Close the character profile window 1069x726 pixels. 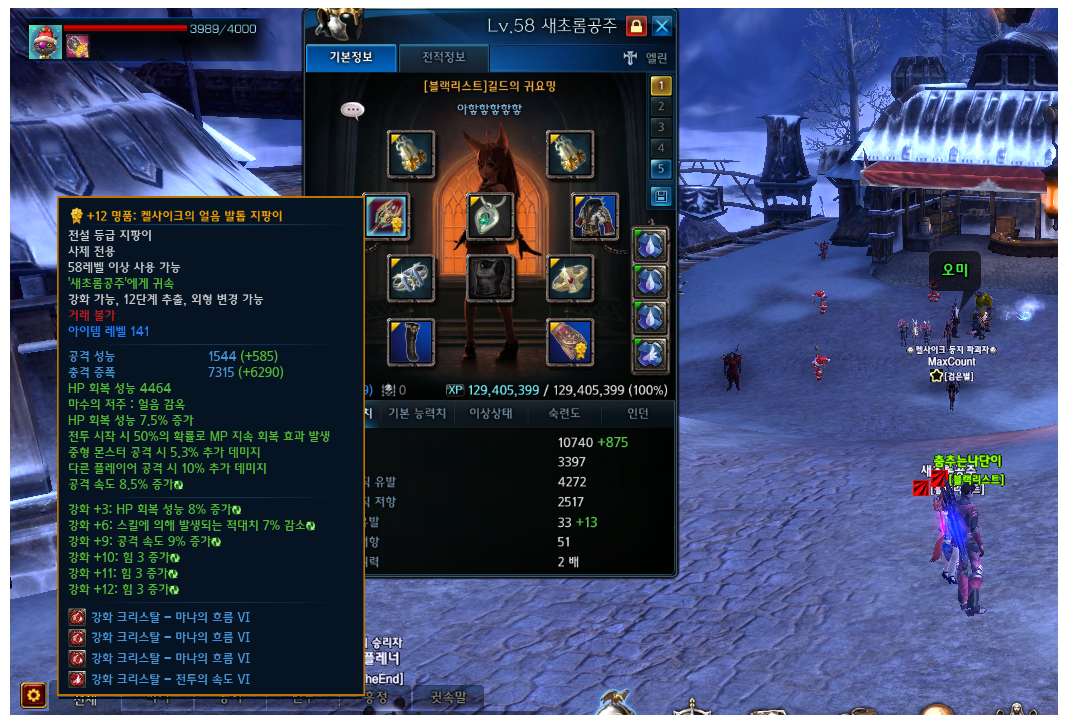click(x=662, y=25)
